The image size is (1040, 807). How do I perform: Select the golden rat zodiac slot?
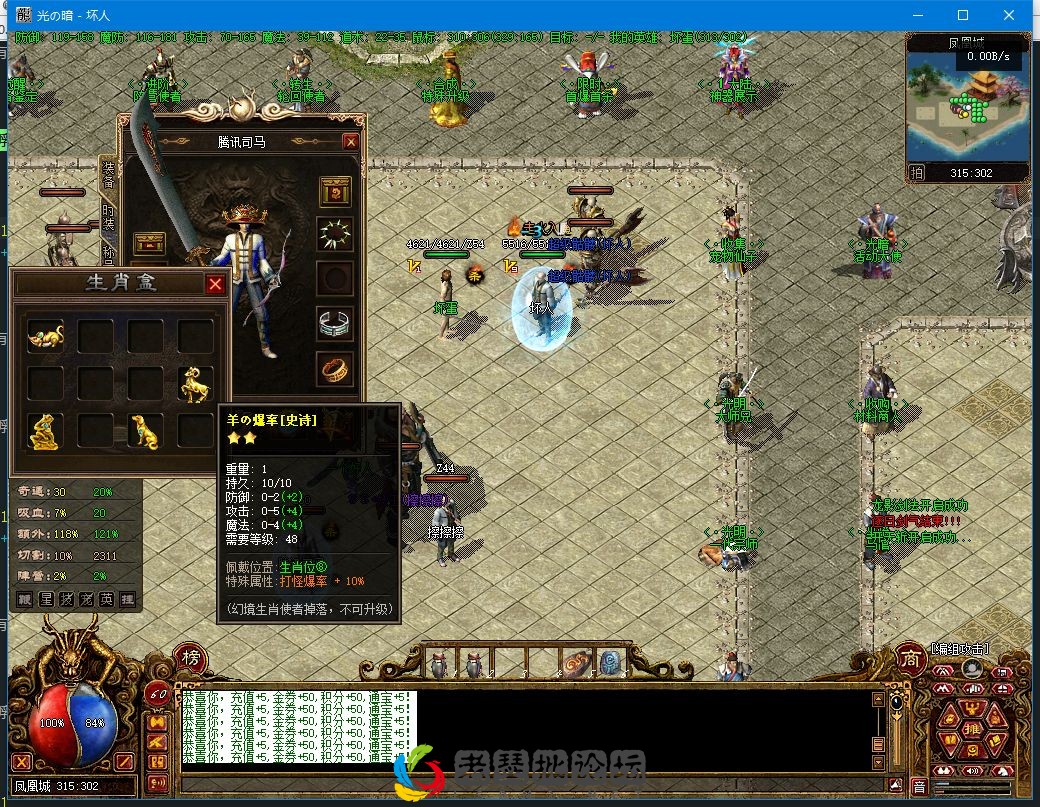coord(45,336)
